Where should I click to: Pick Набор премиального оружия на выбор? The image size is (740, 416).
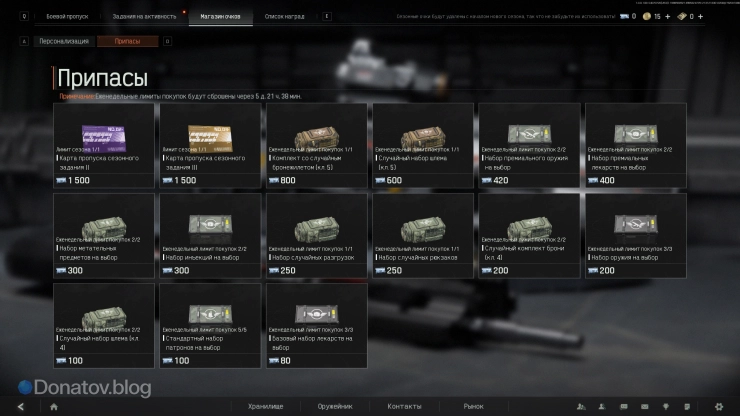tap(528, 140)
